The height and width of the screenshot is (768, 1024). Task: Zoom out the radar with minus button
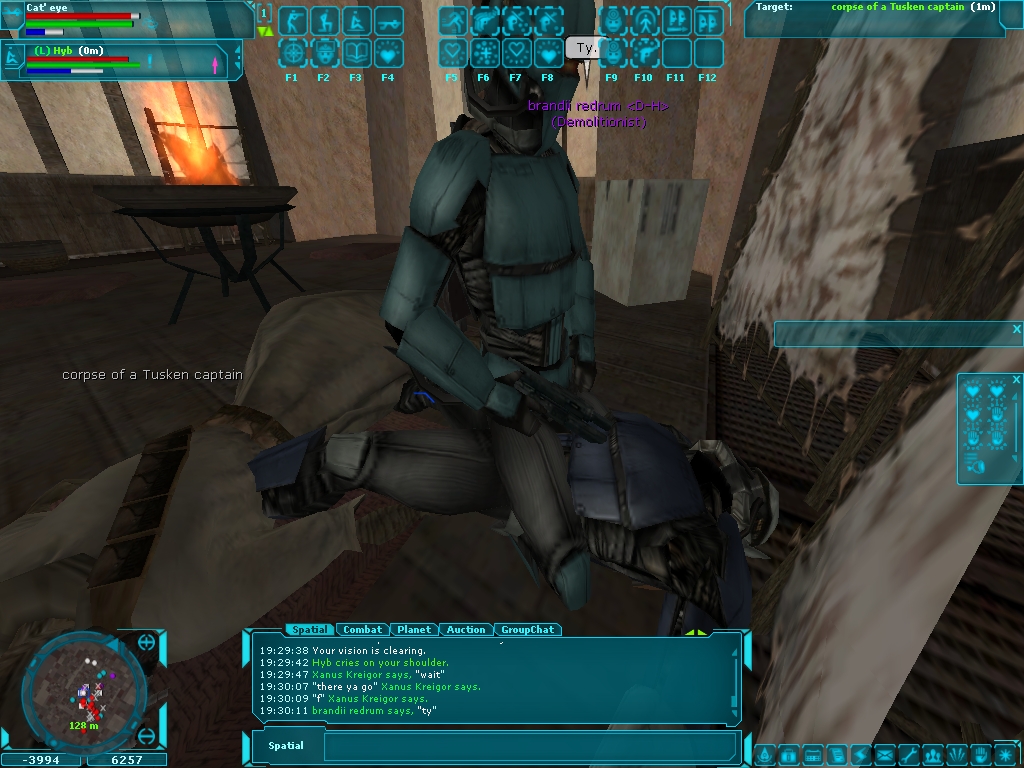tap(146, 737)
